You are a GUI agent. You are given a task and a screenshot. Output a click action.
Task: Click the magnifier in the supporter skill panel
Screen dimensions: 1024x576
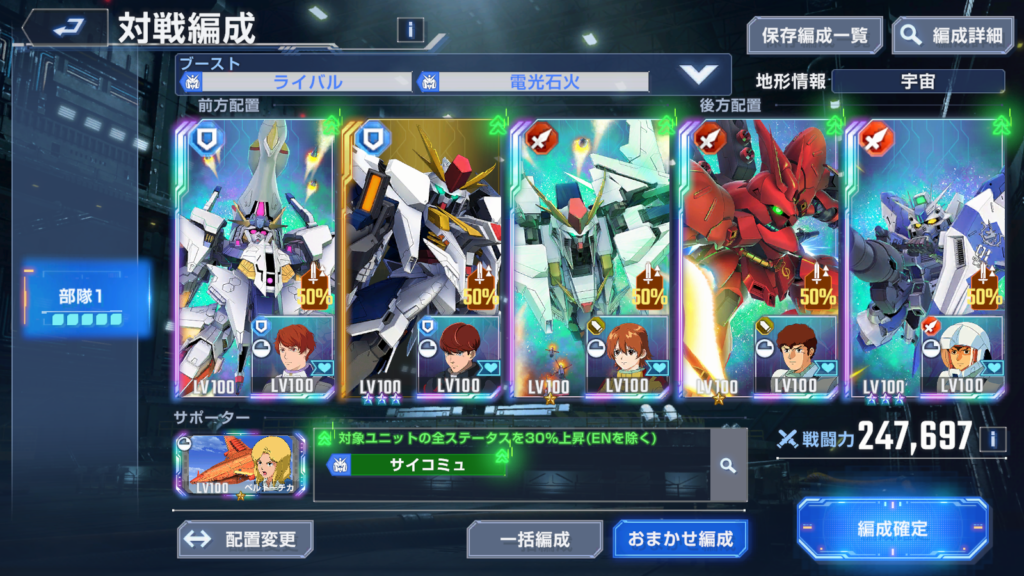point(728,465)
